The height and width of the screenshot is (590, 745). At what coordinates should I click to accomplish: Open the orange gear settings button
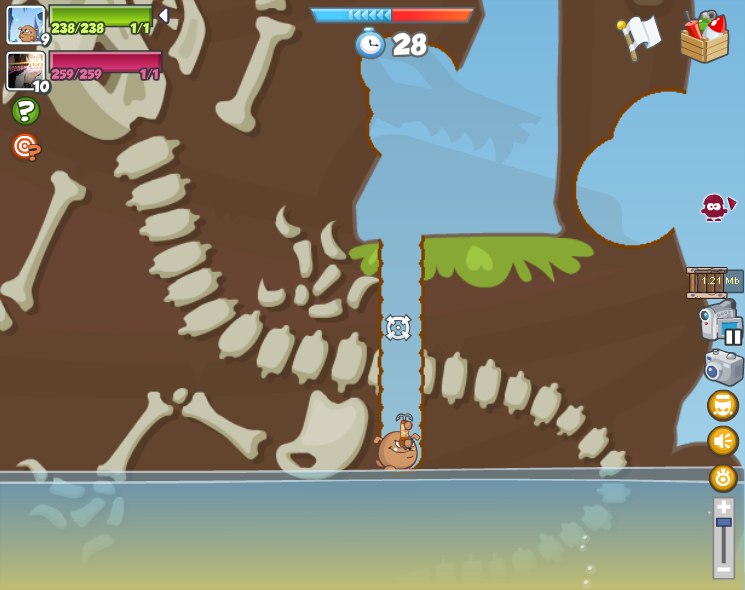723,477
